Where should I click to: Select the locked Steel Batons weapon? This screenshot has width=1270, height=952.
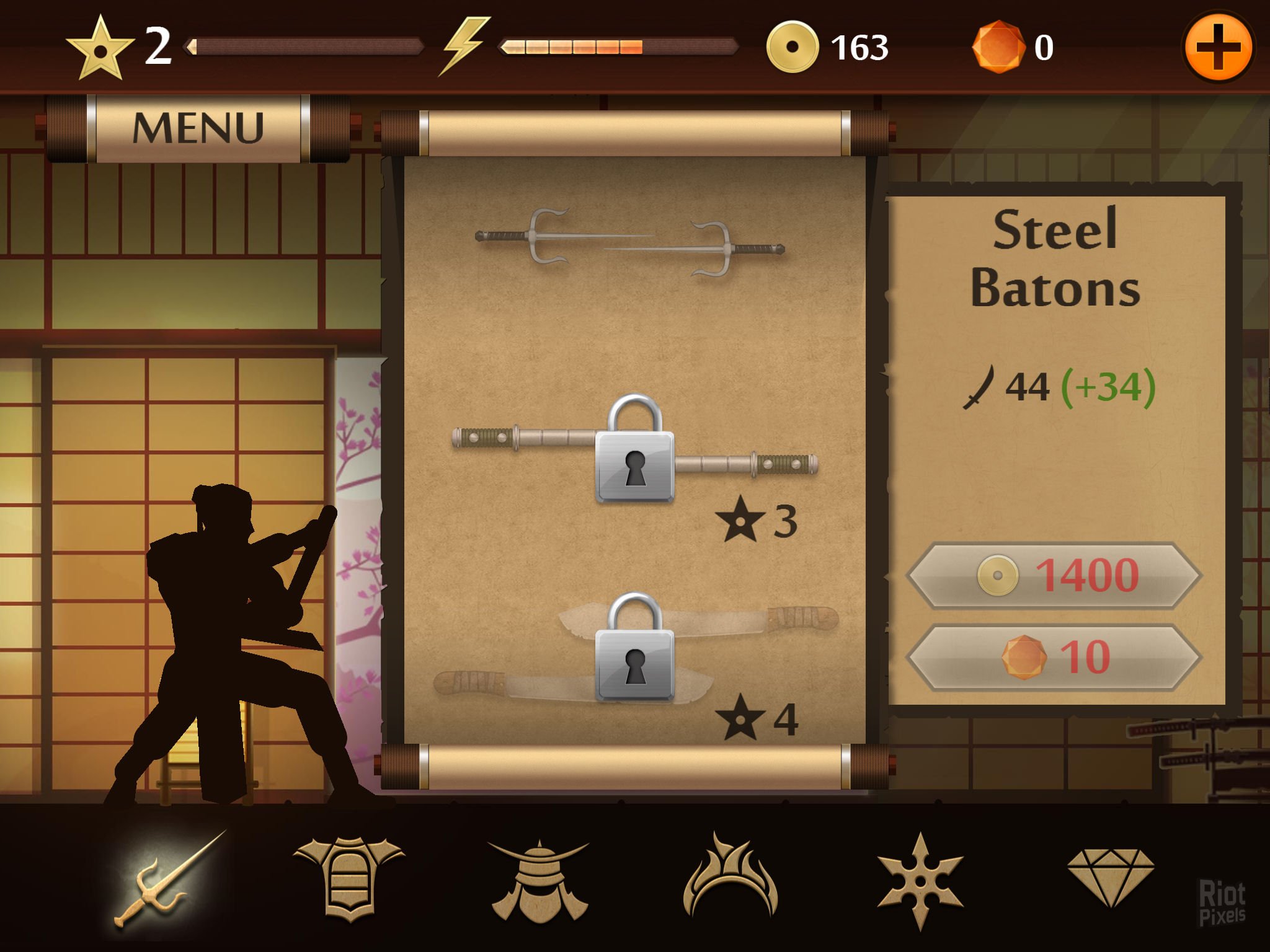point(634,450)
